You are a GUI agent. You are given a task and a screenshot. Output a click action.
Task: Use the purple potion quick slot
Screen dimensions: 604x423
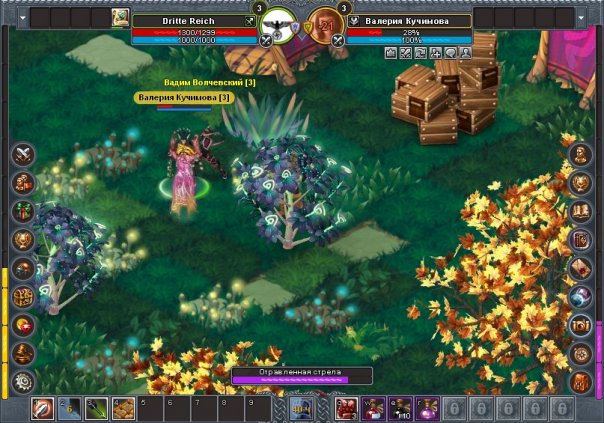[429, 408]
